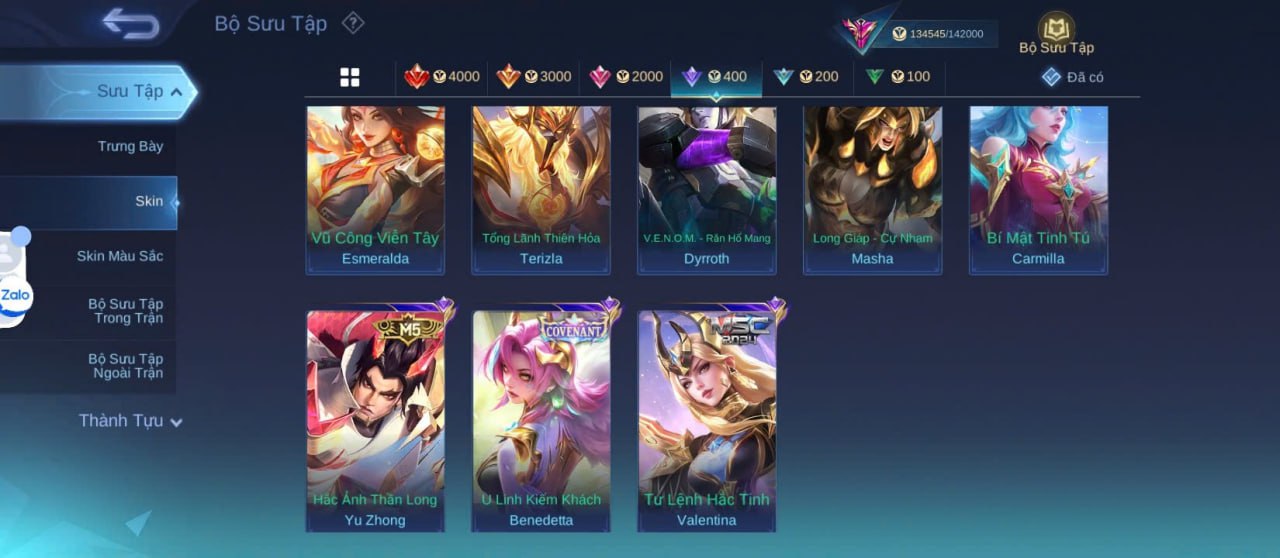The image size is (1280, 558).
Task: Select the Yu Zhong M5 skin card
Action: [x=375, y=420]
